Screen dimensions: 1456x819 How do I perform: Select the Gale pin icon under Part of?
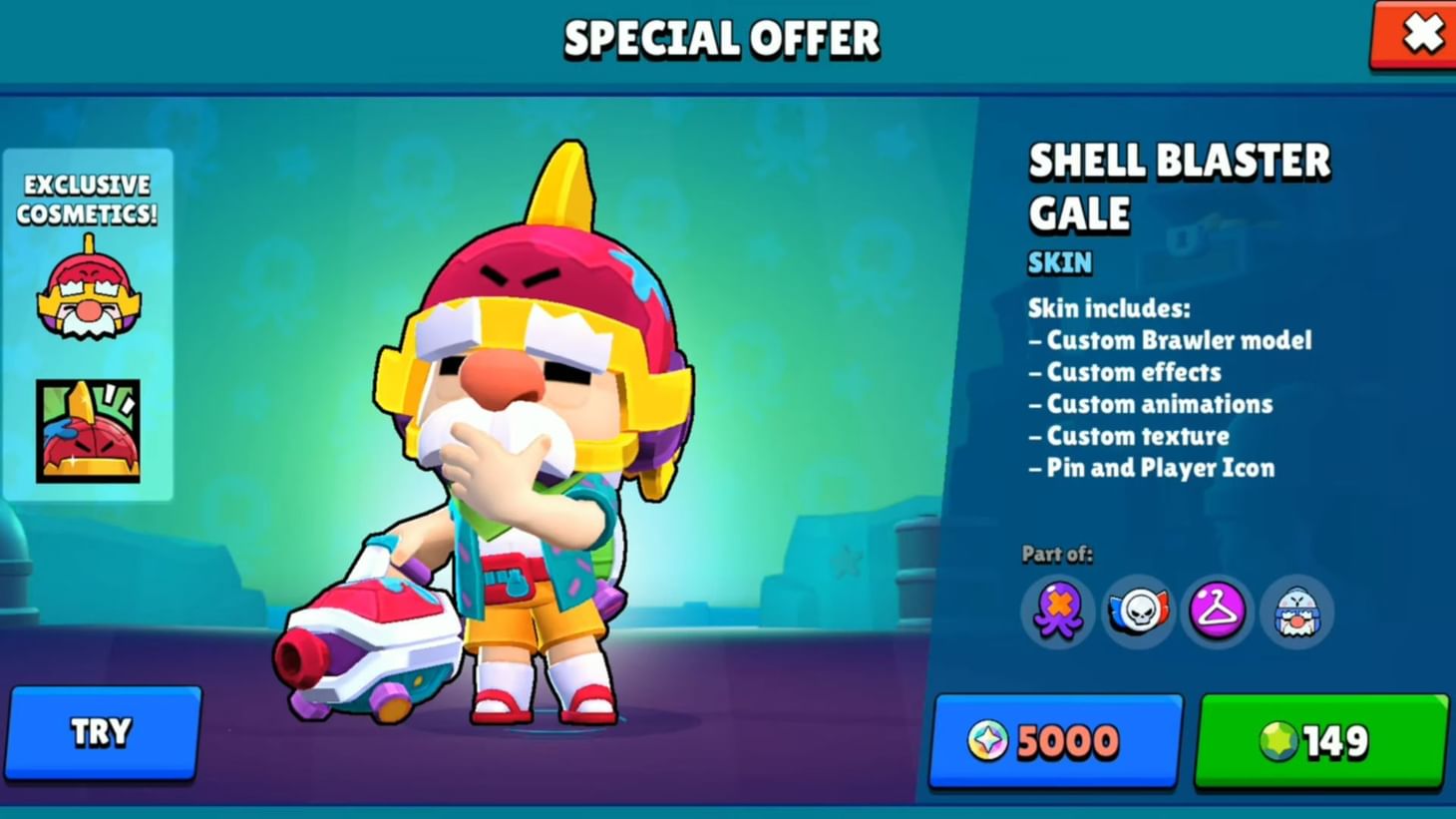click(1296, 613)
